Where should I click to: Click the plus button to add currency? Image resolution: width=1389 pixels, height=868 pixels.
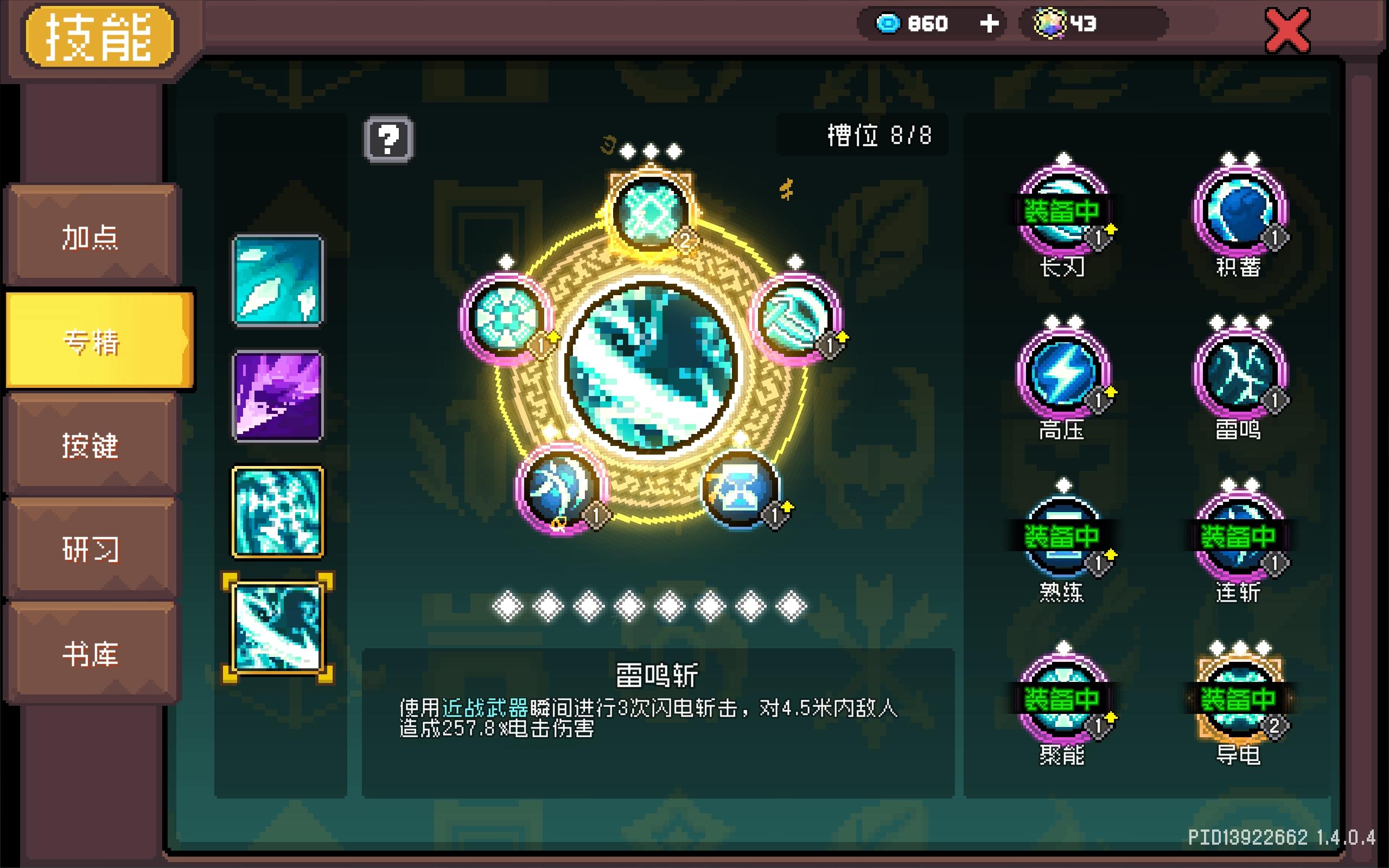[989, 23]
